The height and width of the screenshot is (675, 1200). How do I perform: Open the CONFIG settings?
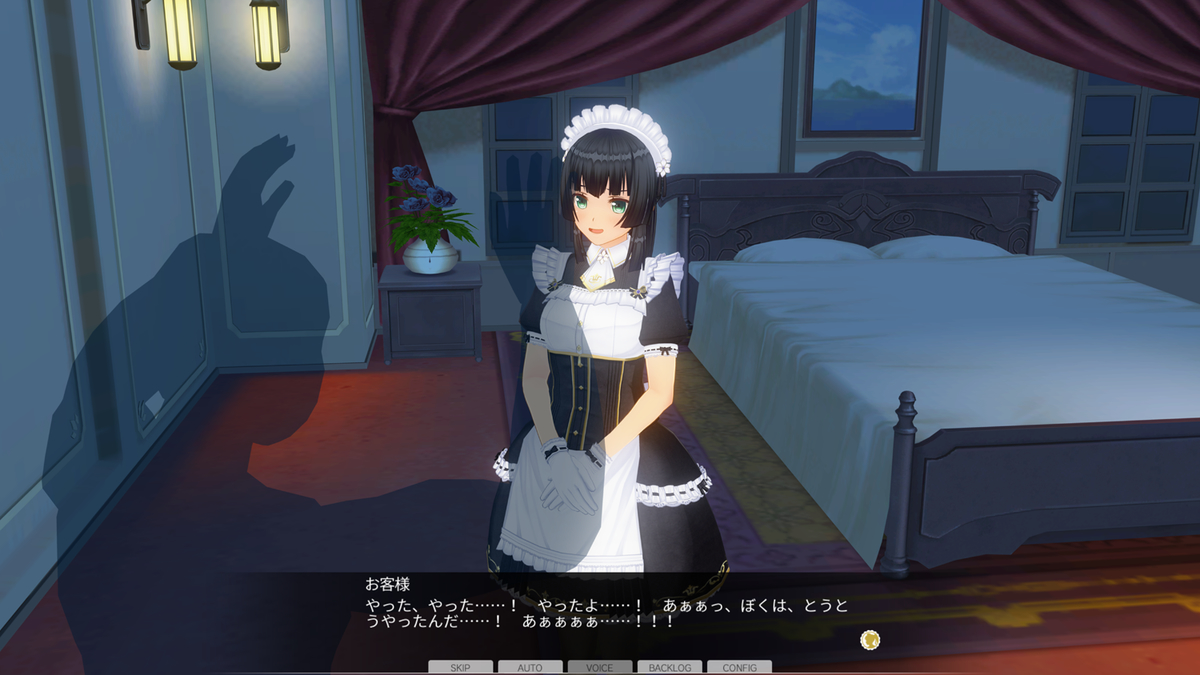point(739,667)
